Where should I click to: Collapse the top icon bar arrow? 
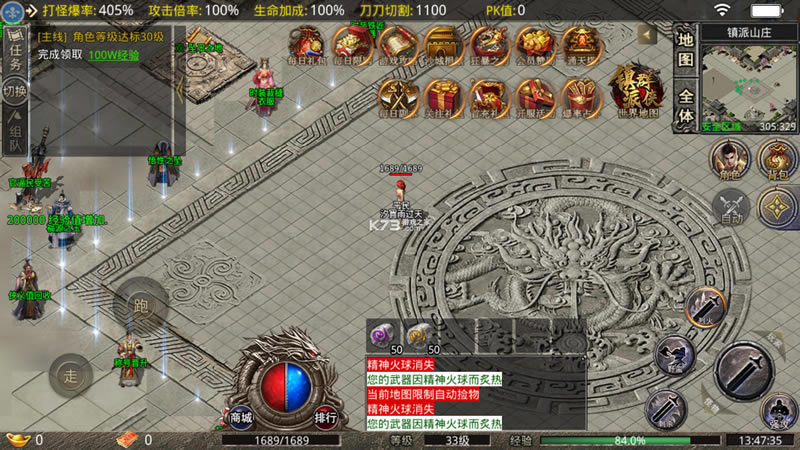coord(648,35)
